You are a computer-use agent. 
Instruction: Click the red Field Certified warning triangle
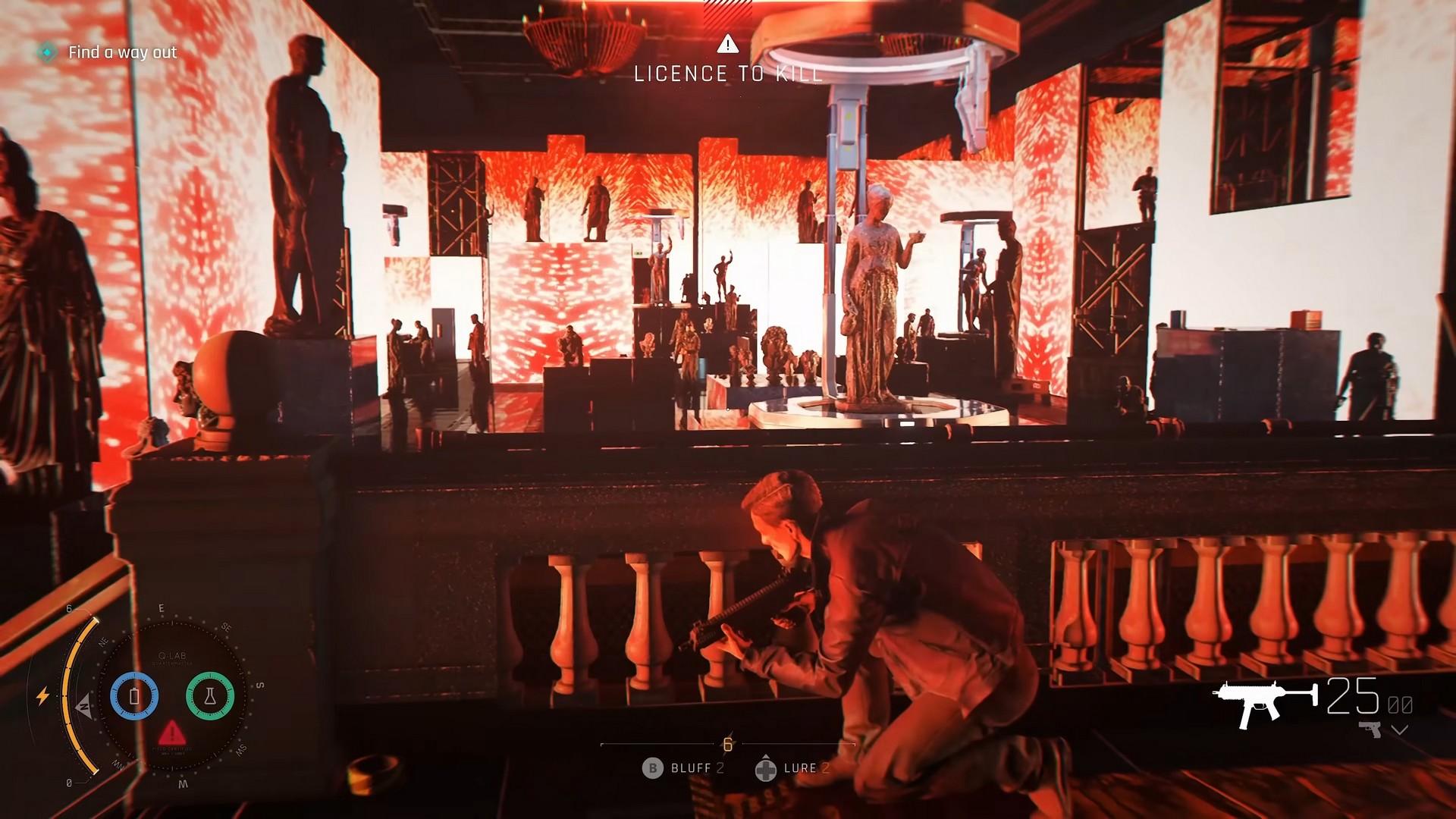173,733
